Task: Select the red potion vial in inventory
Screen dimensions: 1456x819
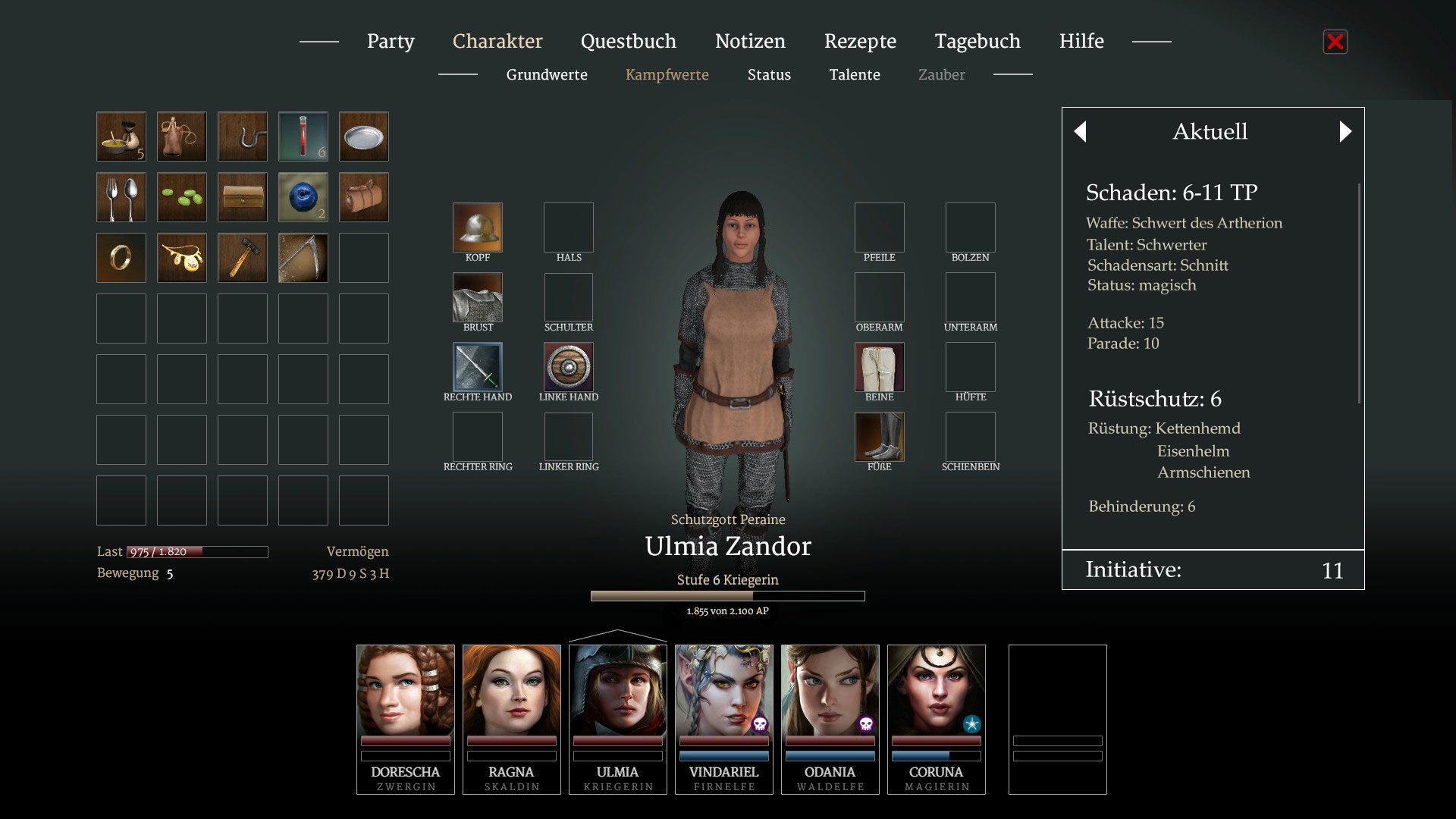Action: tap(303, 136)
